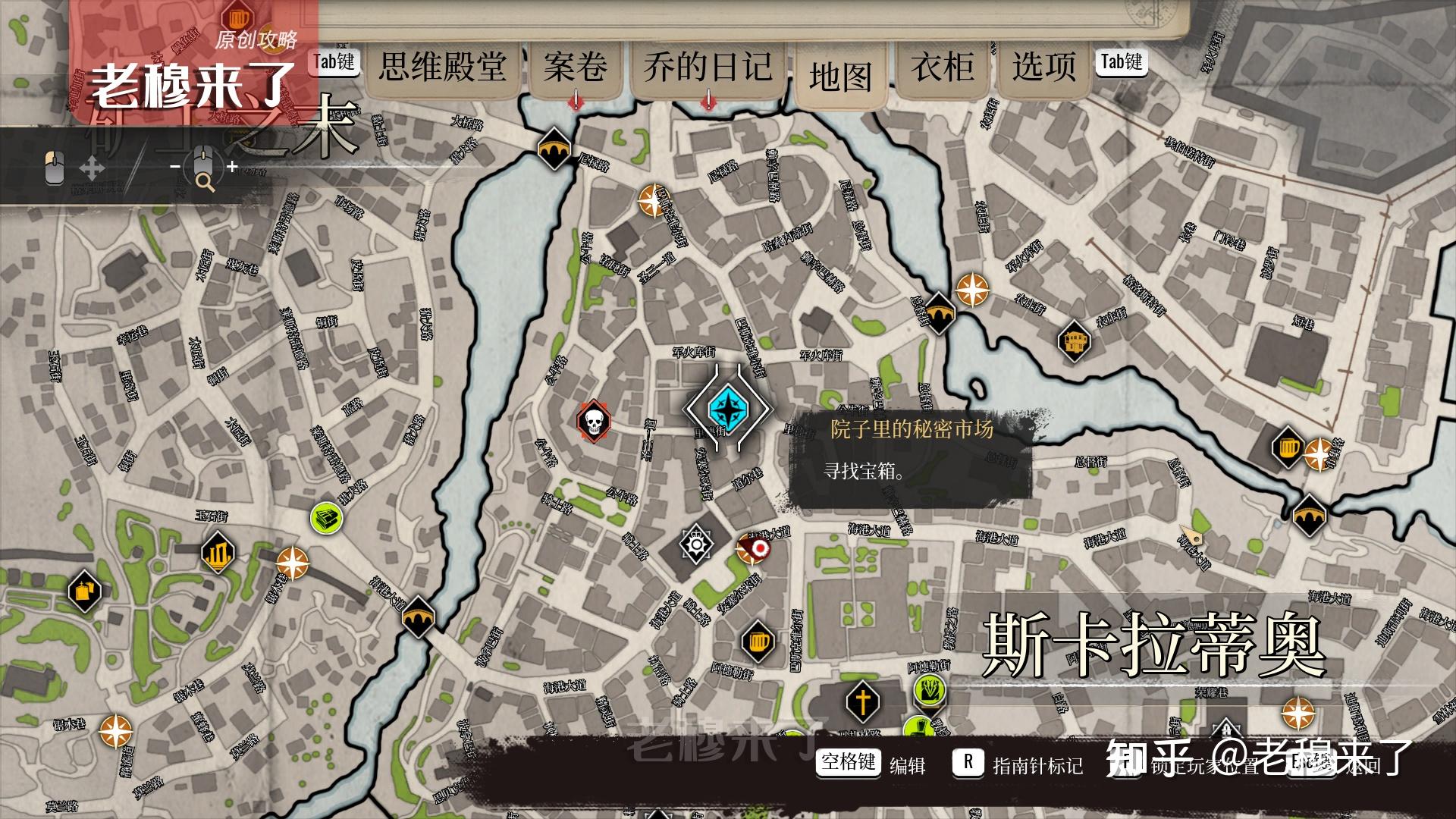
Task: Go to the 衣柜 tab
Action: tap(943, 67)
